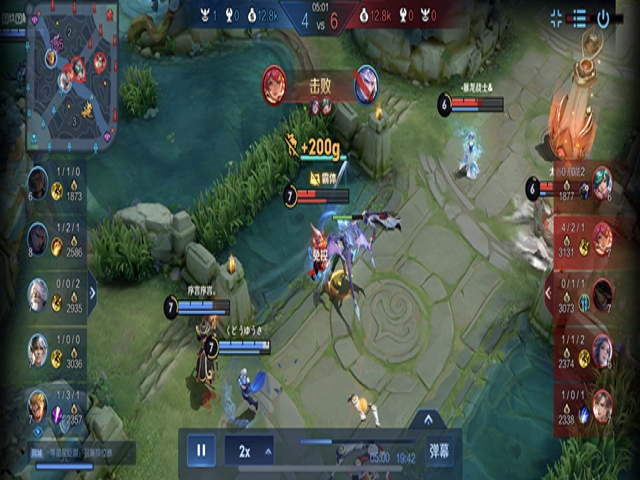Image resolution: width=640 pixels, height=480 pixels.
Task: Select blue team player with 1873 gold
Action: pyautogui.click(x=38, y=182)
